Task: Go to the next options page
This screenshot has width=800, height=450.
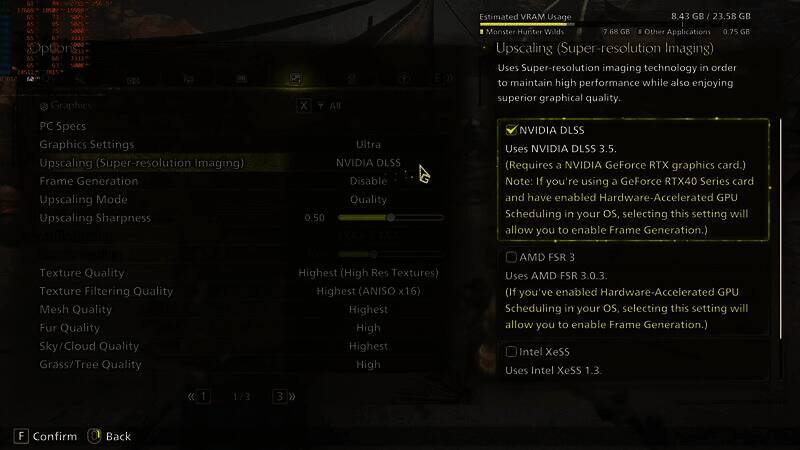Action: coord(280,397)
